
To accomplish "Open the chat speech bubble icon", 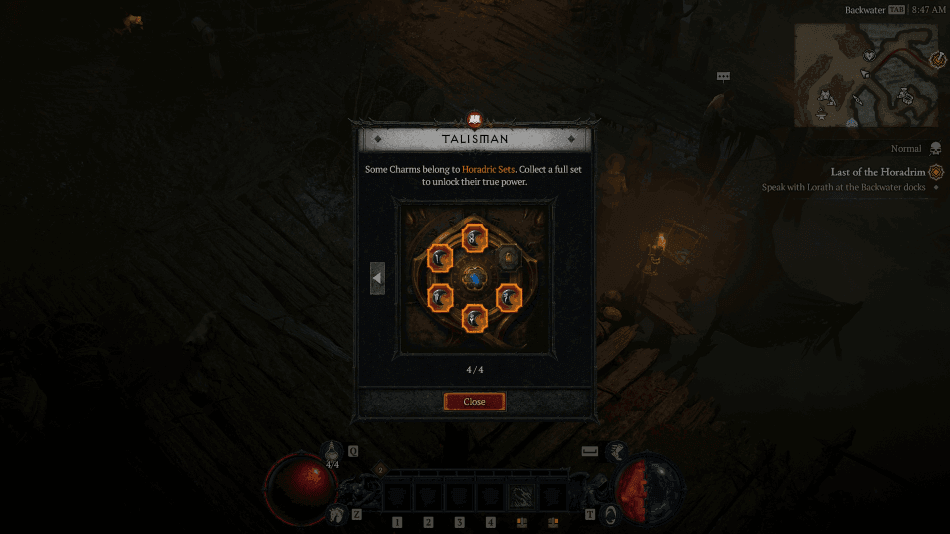I will click(723, 76).
